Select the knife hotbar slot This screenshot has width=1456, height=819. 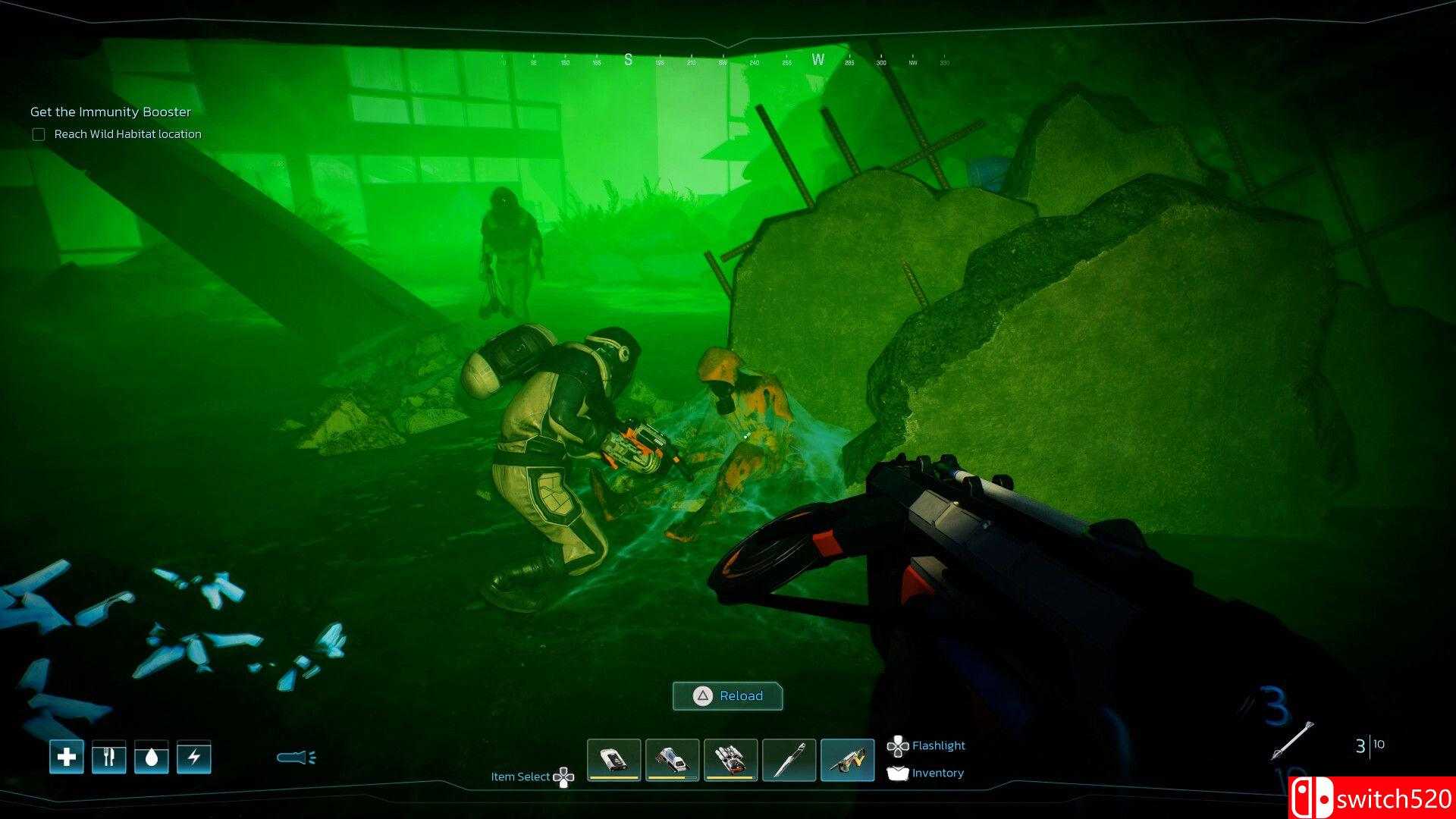tap(789, 759)
